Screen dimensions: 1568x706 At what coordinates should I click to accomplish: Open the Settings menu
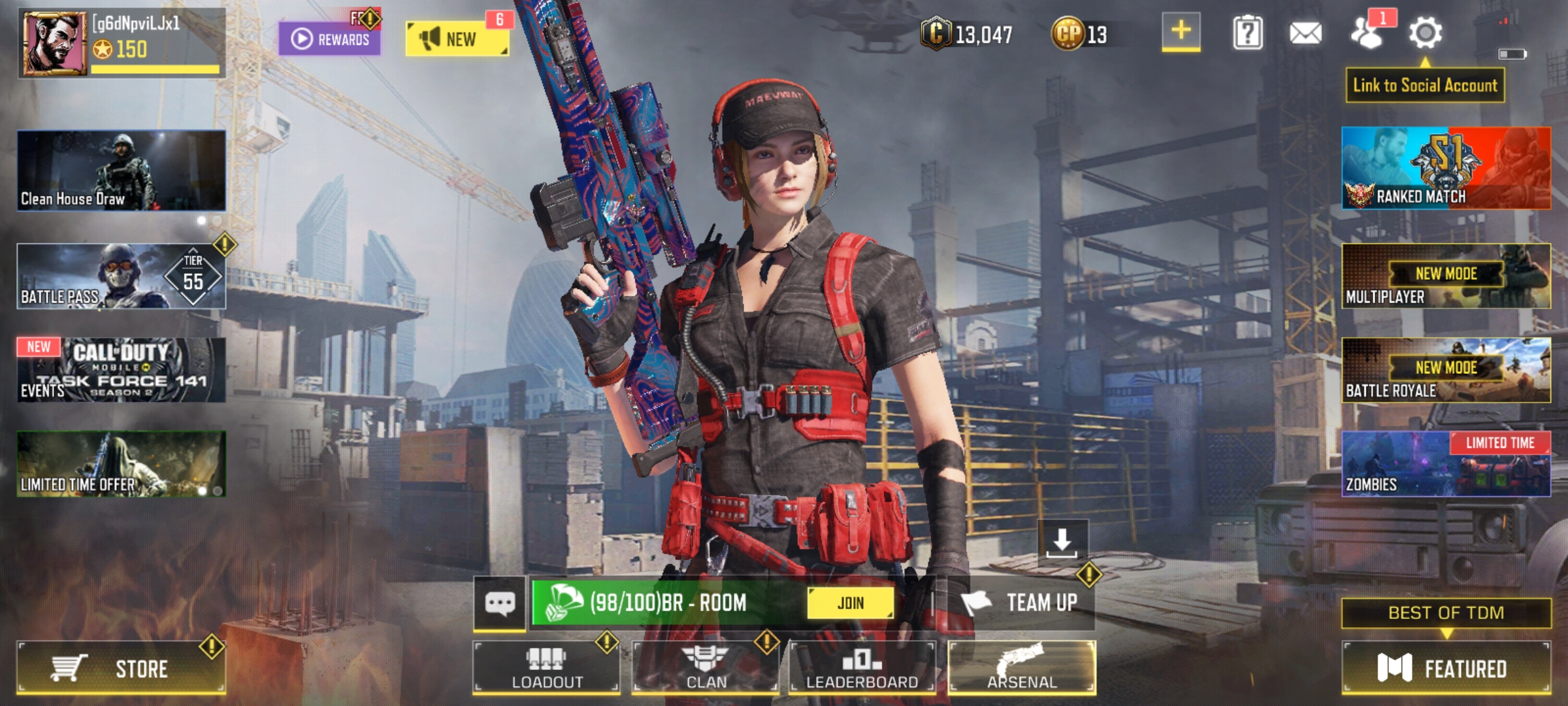pyautogui.click(x=1426, y=33)
